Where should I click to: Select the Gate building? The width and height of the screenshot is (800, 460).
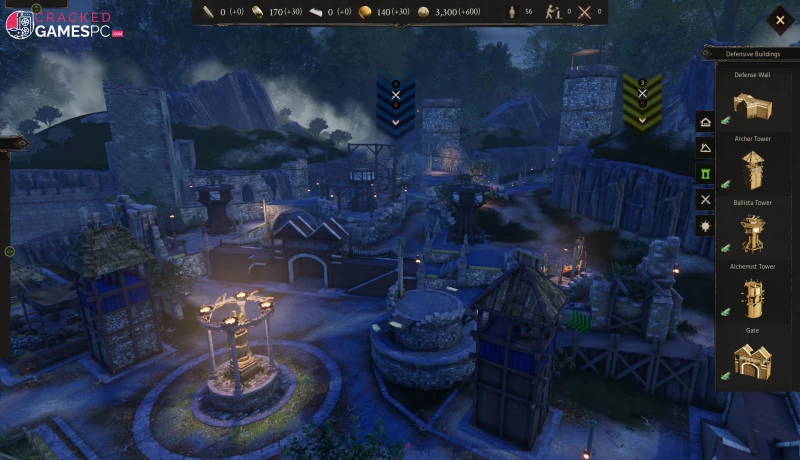click(750, 359)
